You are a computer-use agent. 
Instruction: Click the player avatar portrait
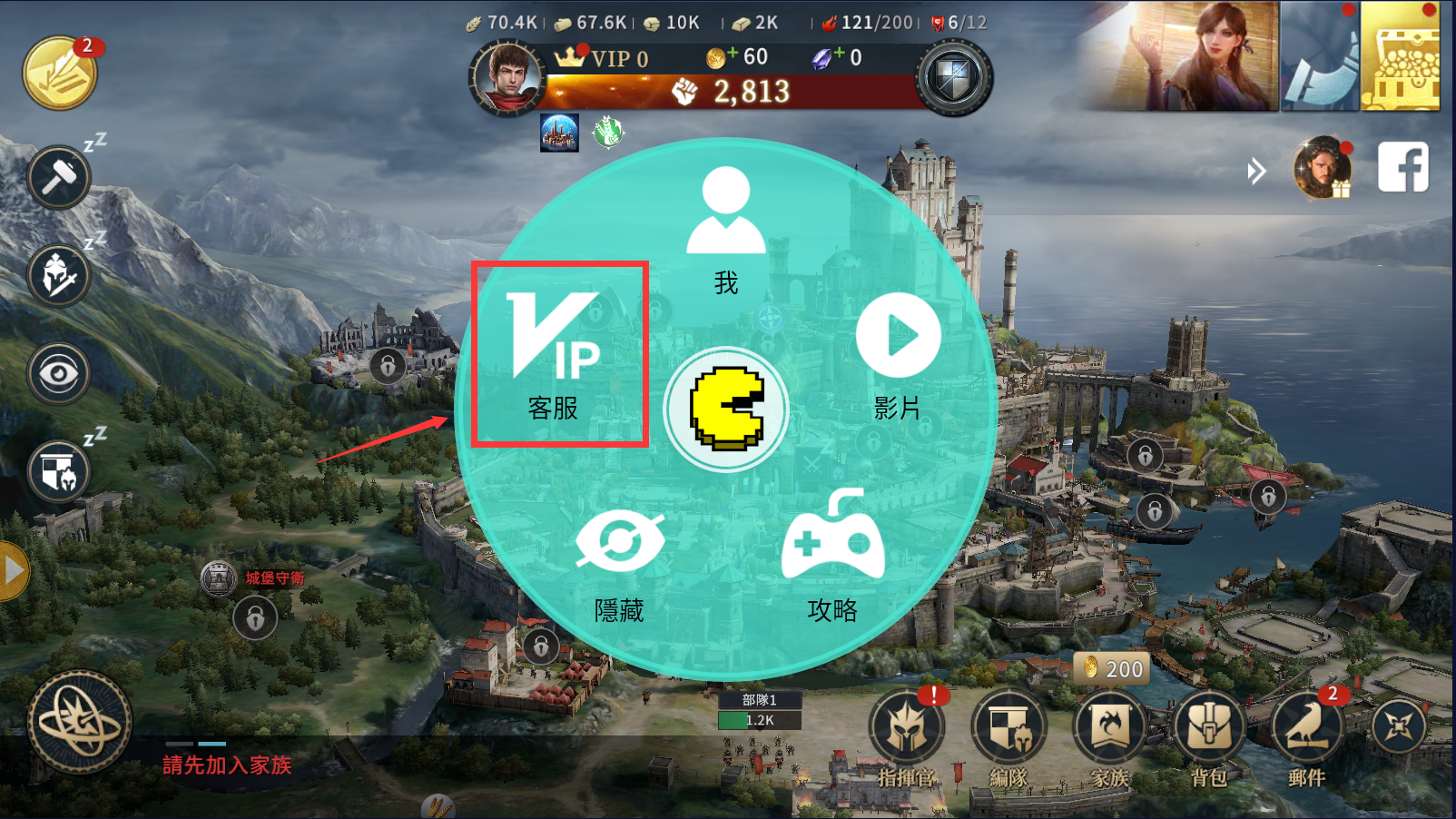507,78
